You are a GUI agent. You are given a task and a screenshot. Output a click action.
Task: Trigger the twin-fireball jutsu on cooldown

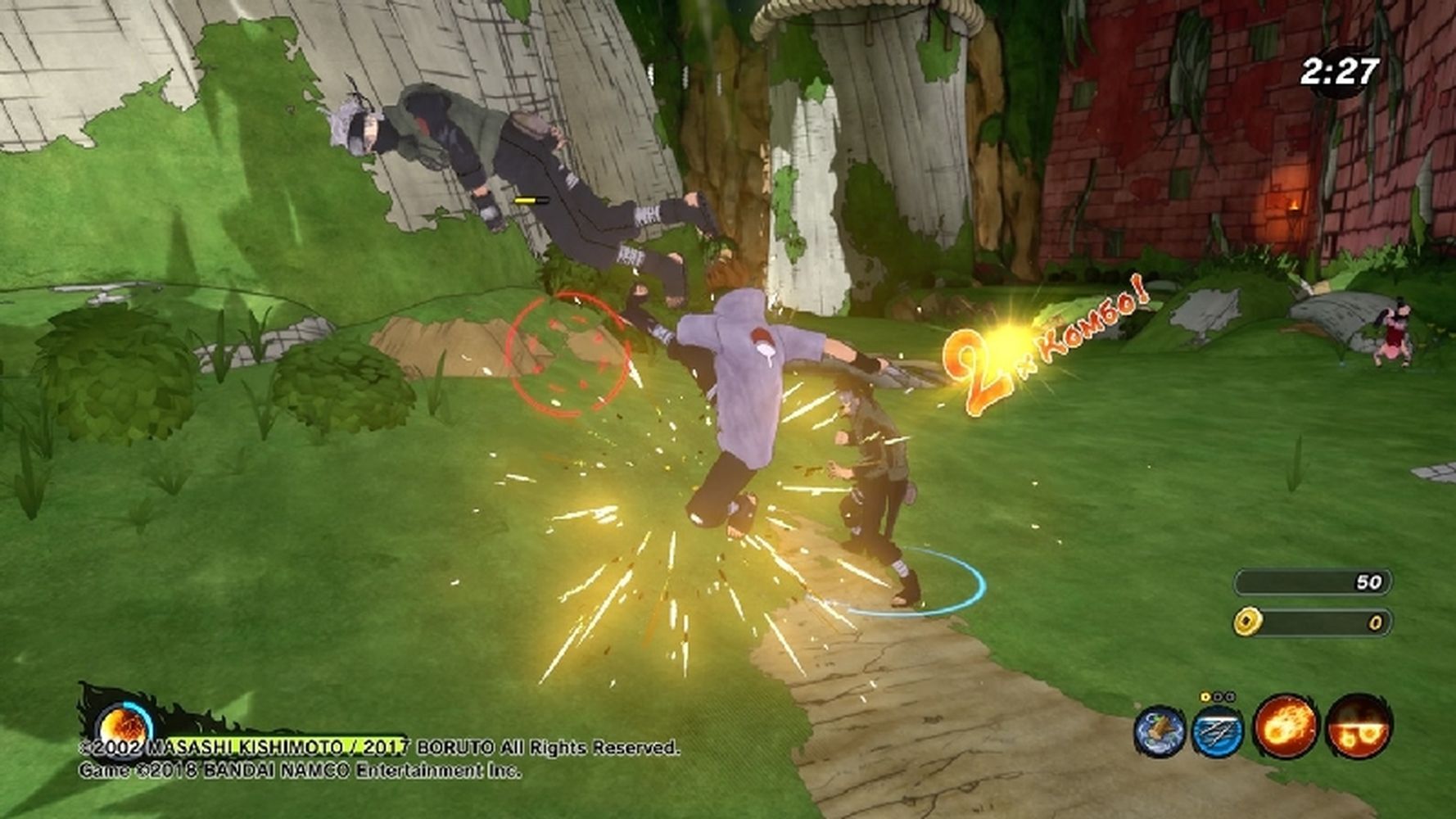click(x=1358, y=726)
